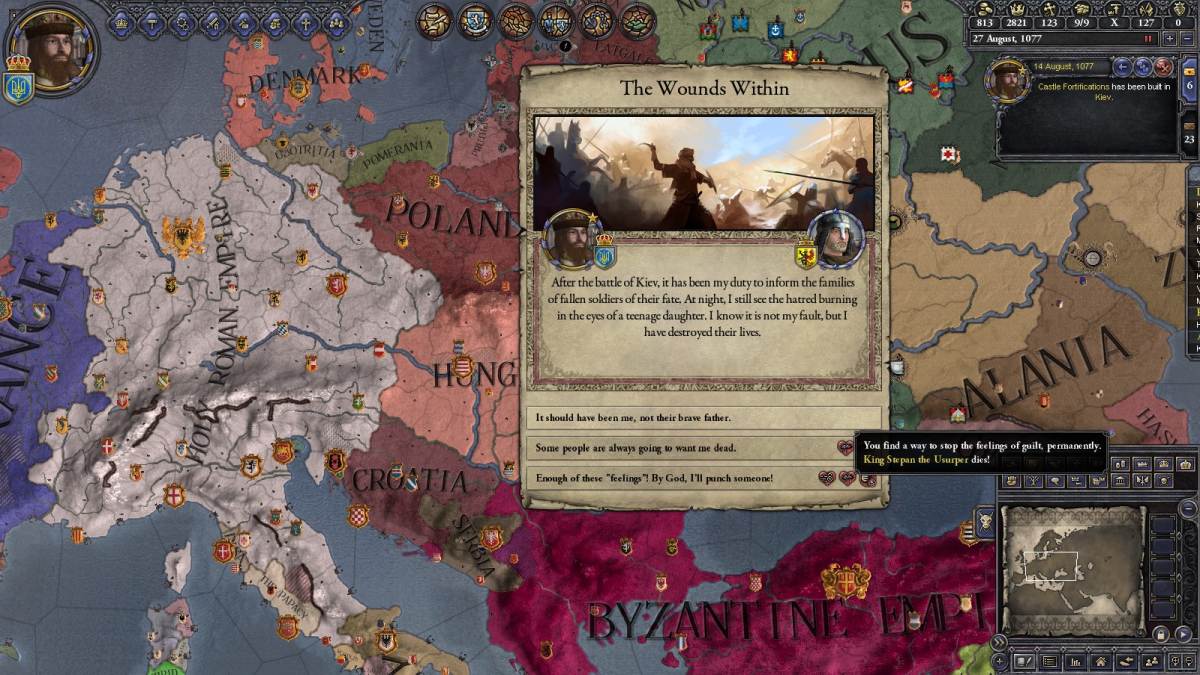Image resolution: width=1200 pixels, height=675 pixels.
Task: Click the blue shield with trident coat of arms
Action: pyautogui.click(x=20, y=87)
